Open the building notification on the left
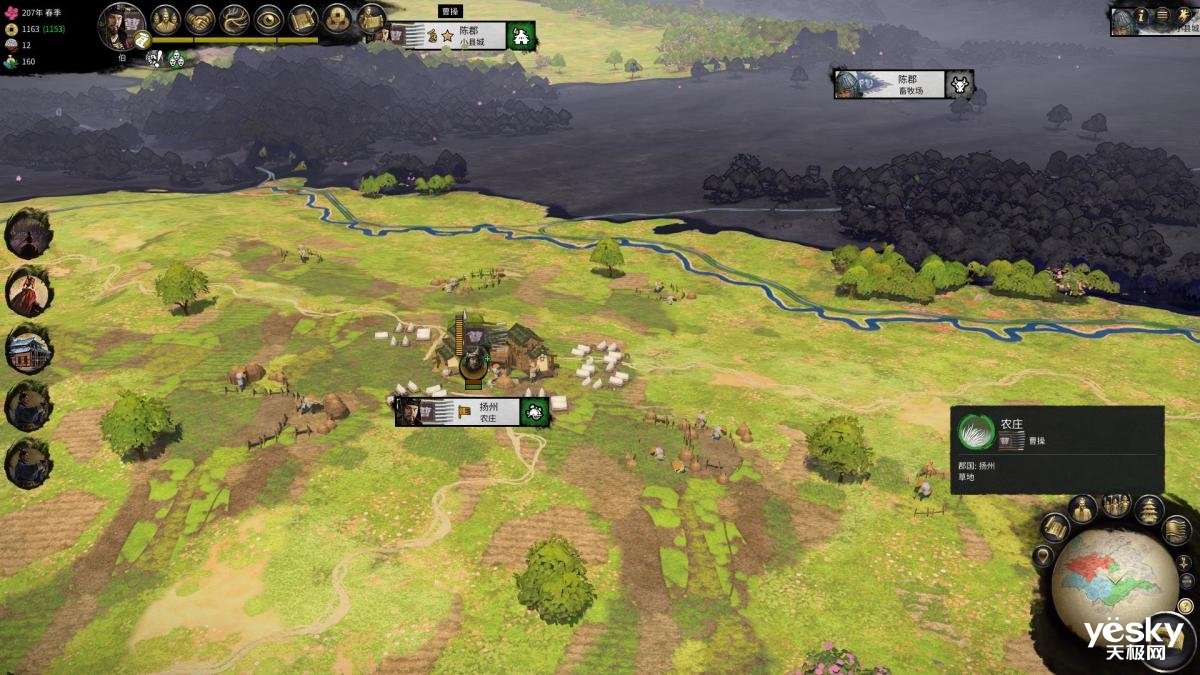This screenshot has width=1200, height=675. pos(28,349)
